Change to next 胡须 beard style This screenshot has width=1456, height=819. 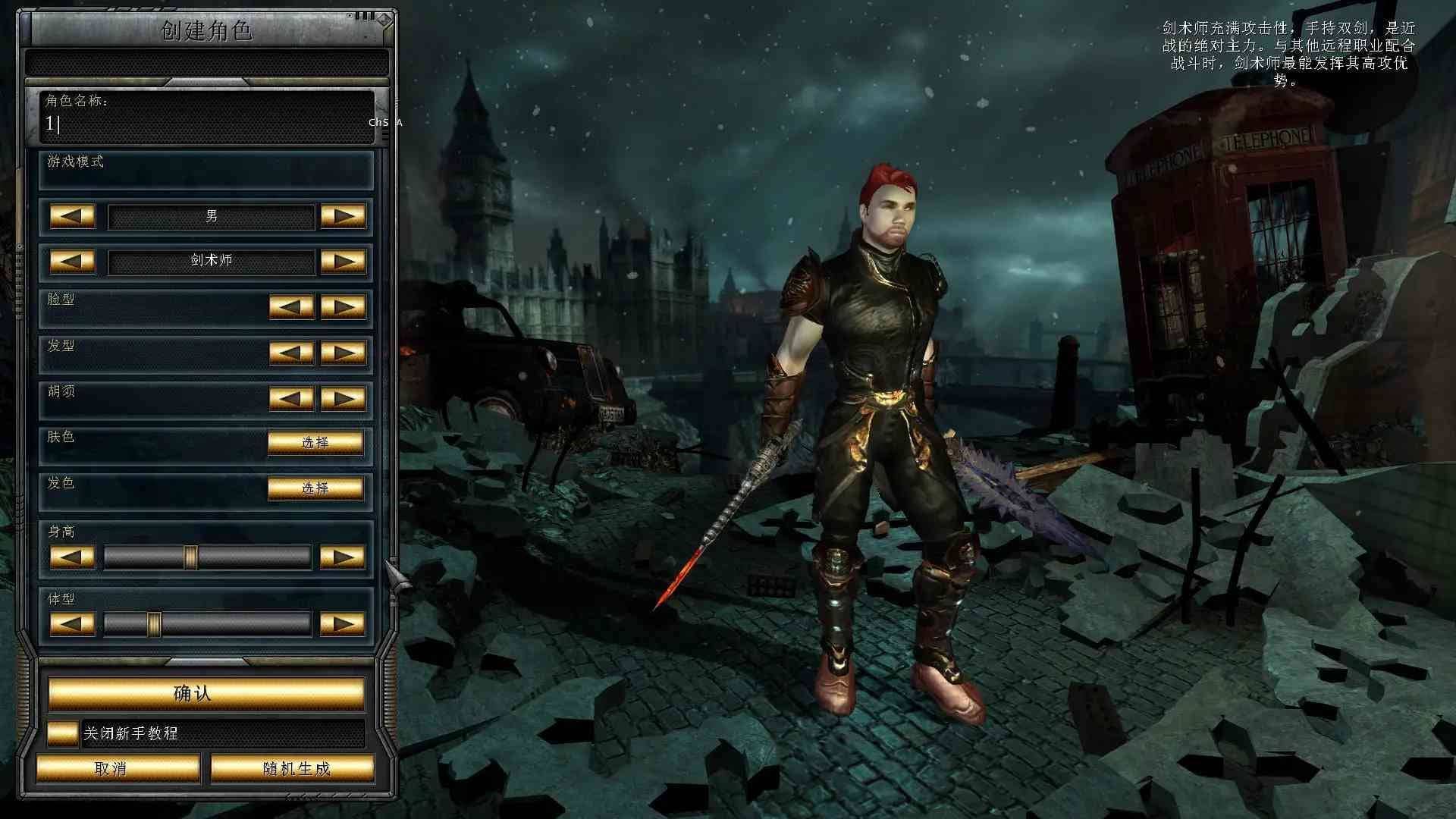(343, 398)
